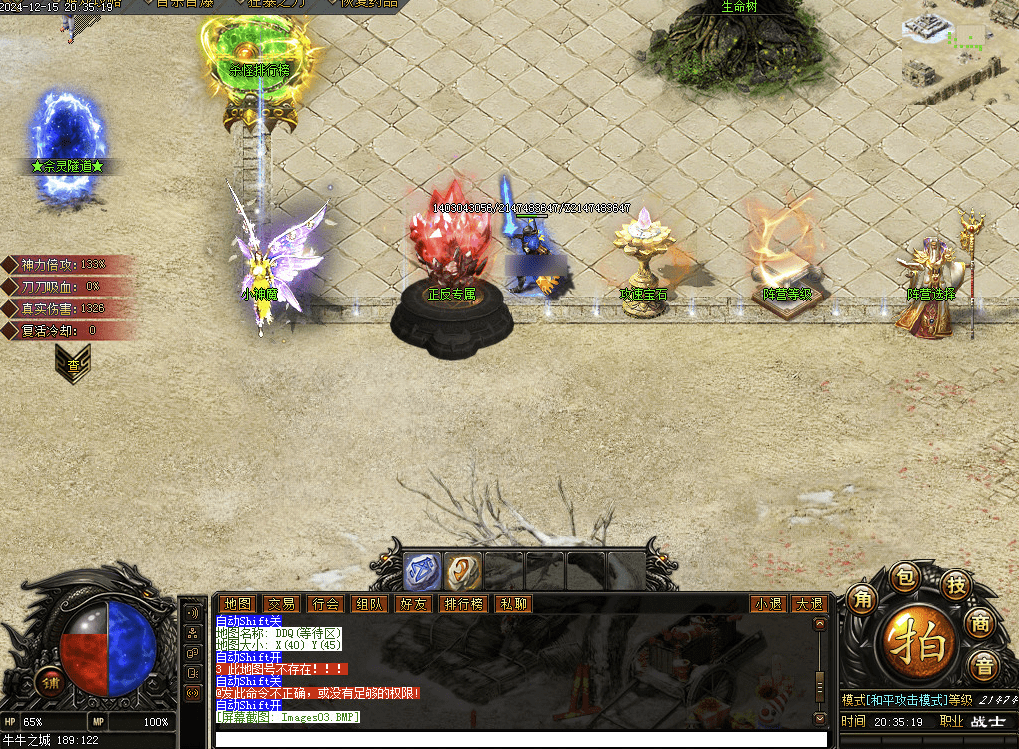Open the 包 bag inventory
The height and width of the screenshot is (749, 1019).
tap(904, 577)
